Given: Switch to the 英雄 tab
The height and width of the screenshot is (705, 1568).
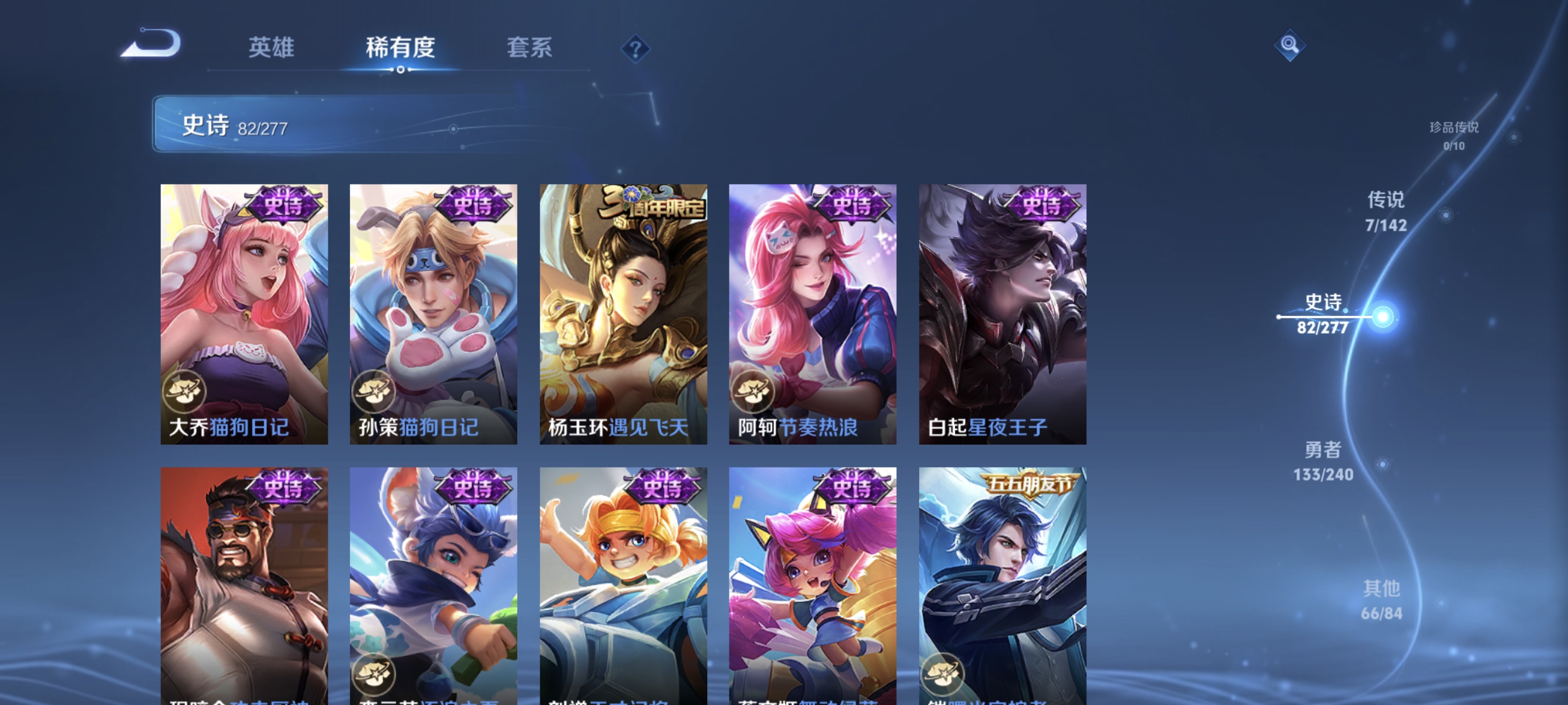Looking at the screenshot, I should [271, 48].
